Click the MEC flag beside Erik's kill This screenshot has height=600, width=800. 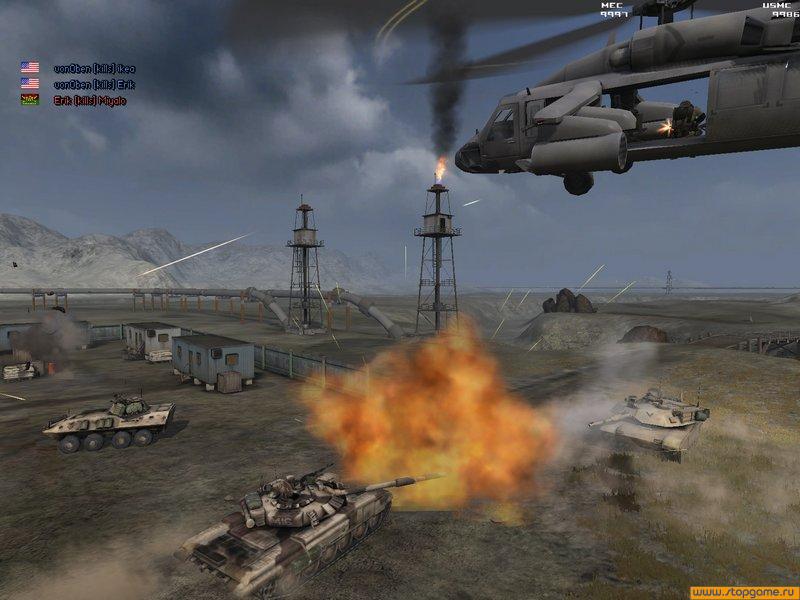[x=30, y=100]
